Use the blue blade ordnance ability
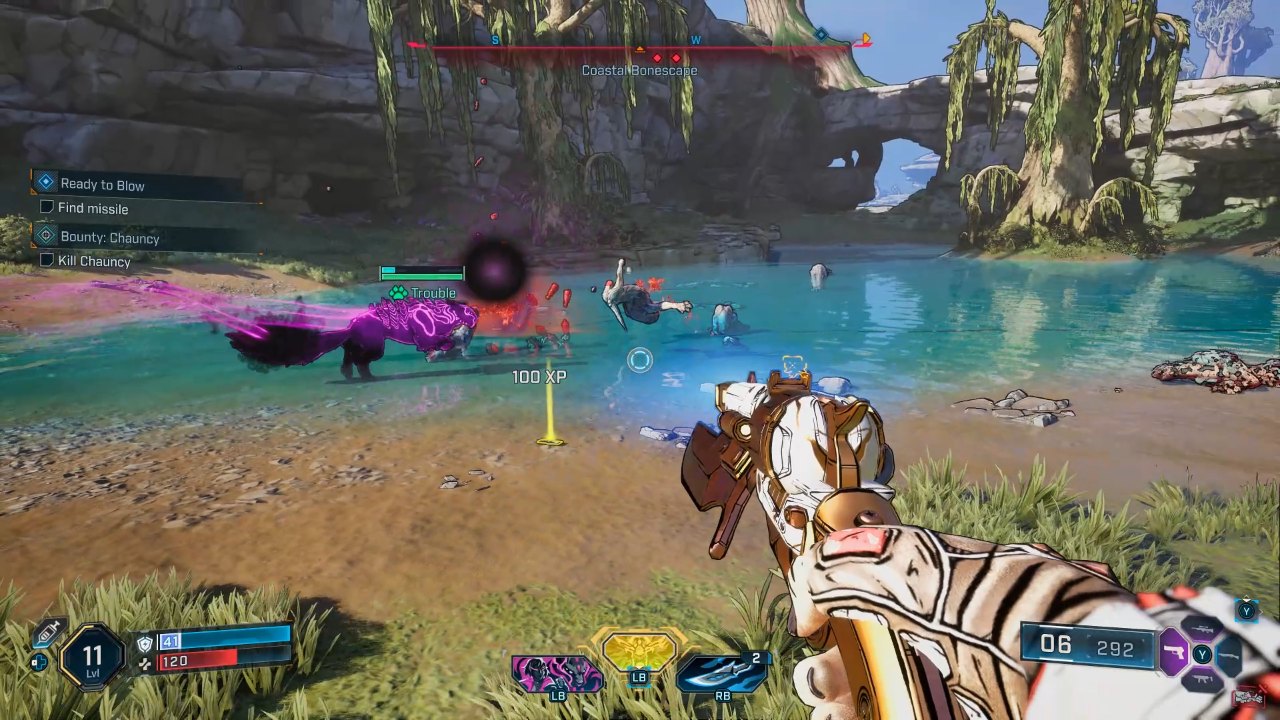The image size is (1280, 720). [x=720, y=672]
